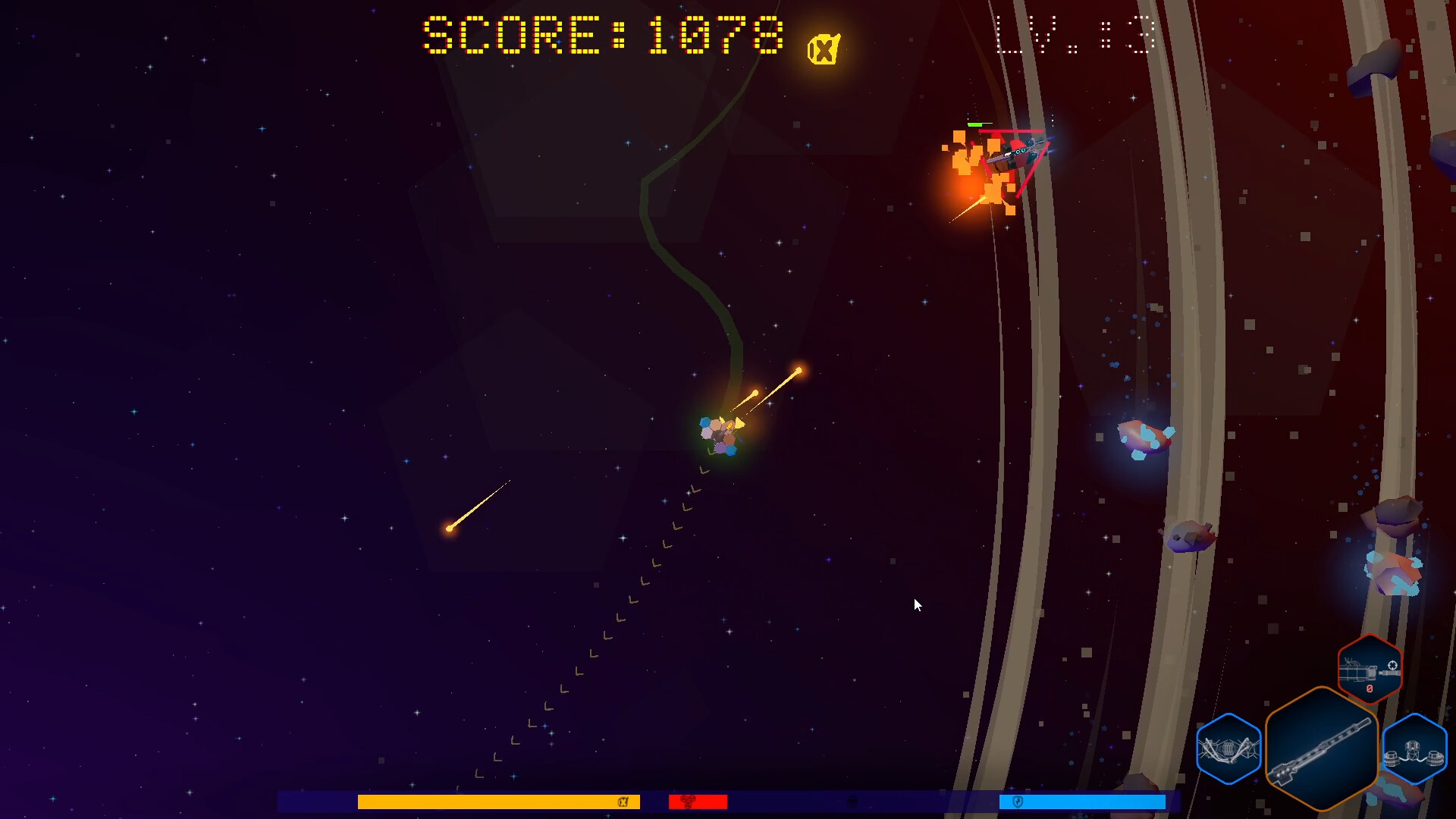This screenshot has width=1456, height=819.
Task: Select the blue spider-drone weapon hexagon
Action: point(1228,747)
